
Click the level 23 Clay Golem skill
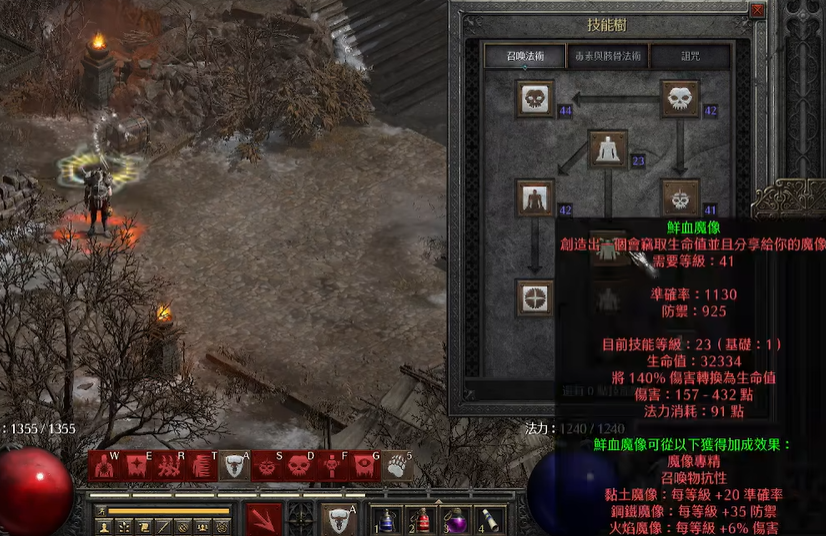[x=608, y=149]
